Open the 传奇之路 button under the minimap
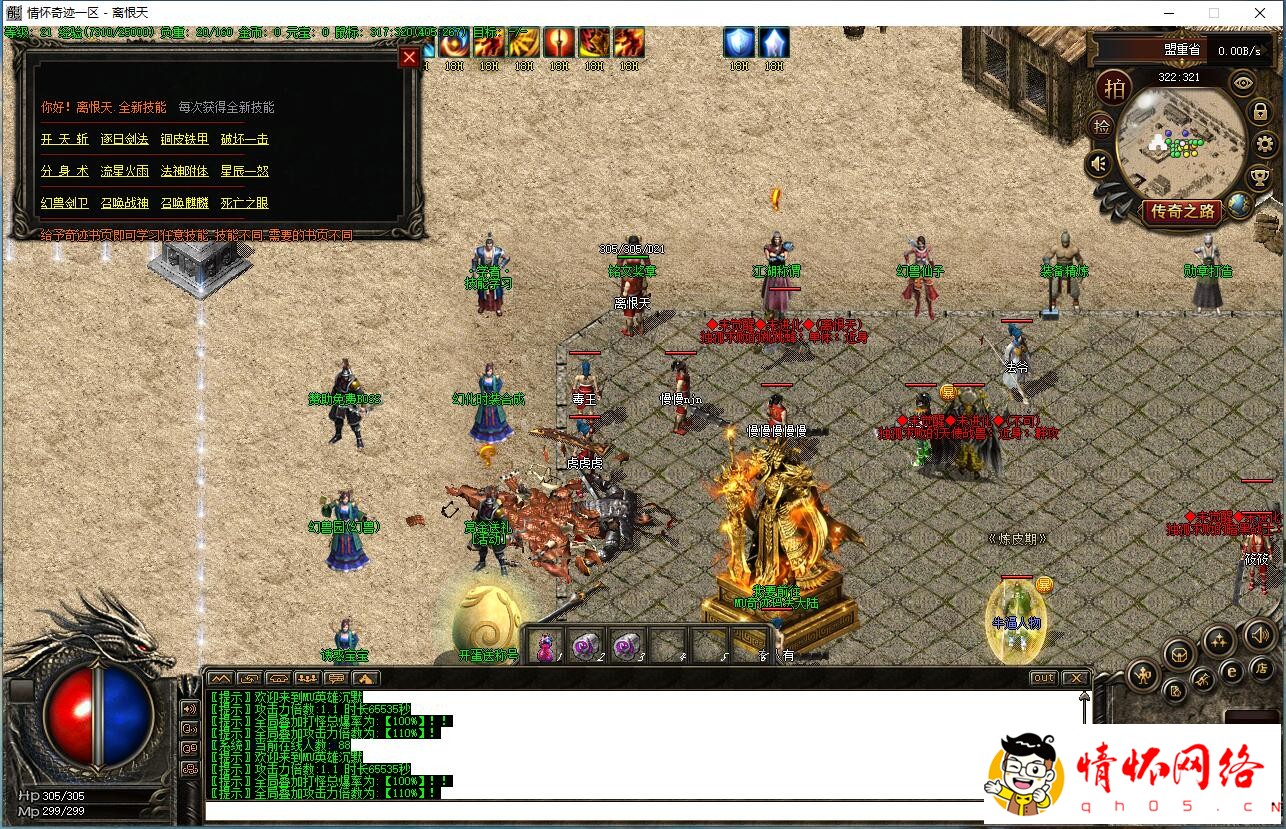 click(1183, 211)
